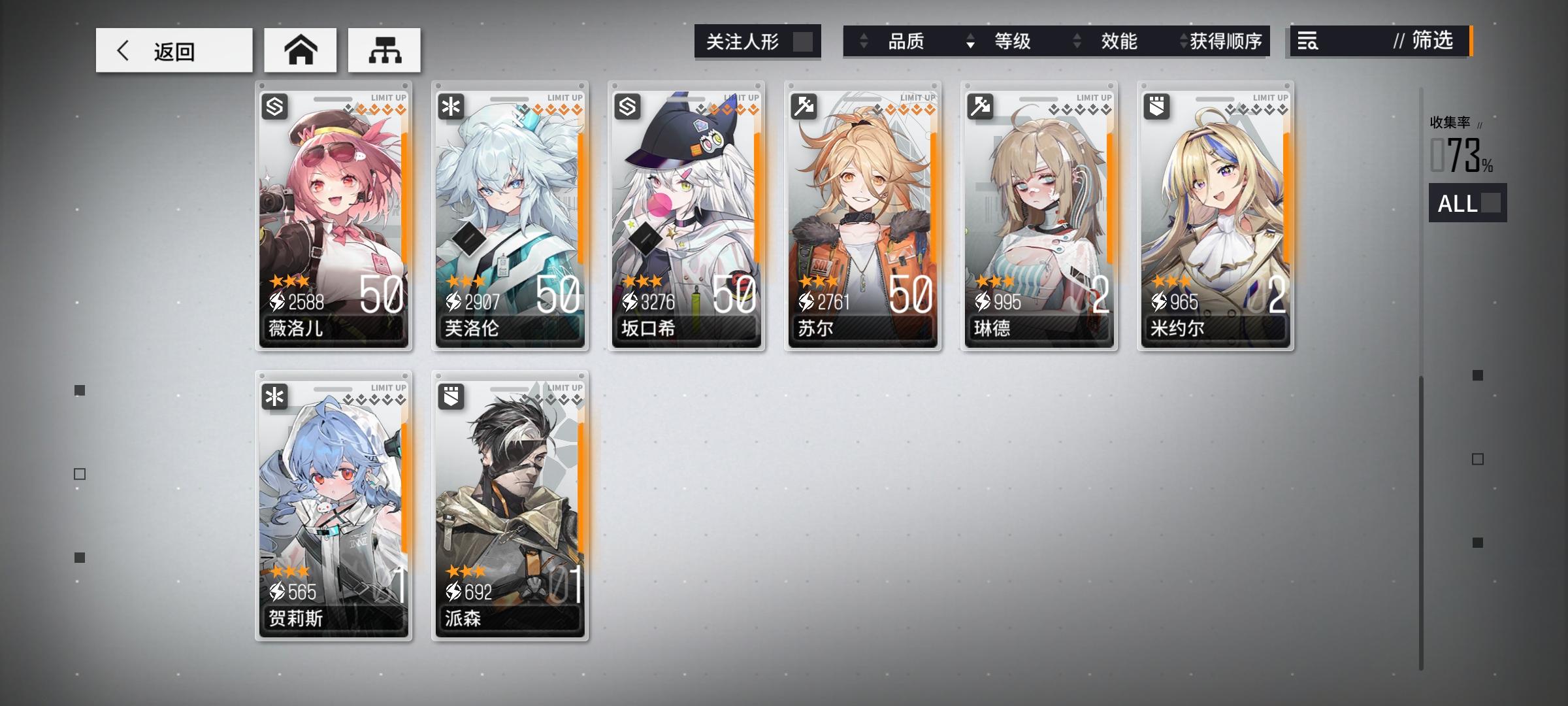Enable the 关注人形 checkbox
The image size is (1568, 706).
[x=802, y=41]
